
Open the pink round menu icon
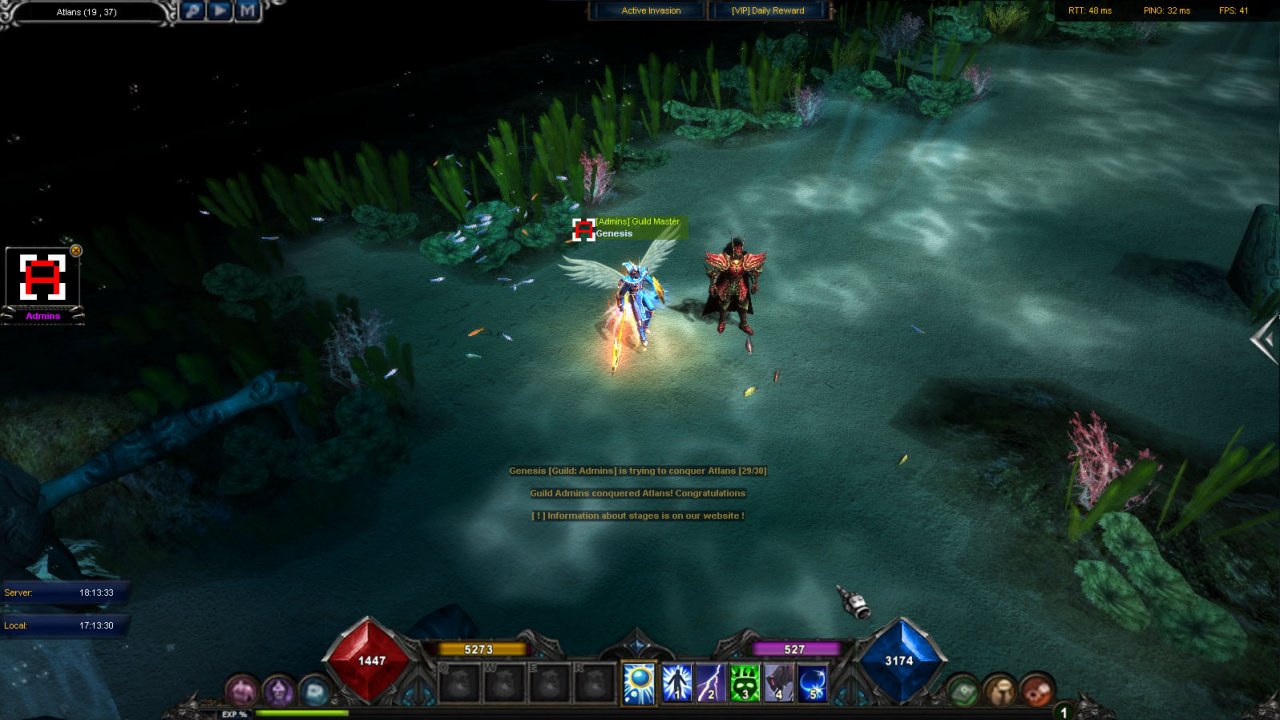242,690
